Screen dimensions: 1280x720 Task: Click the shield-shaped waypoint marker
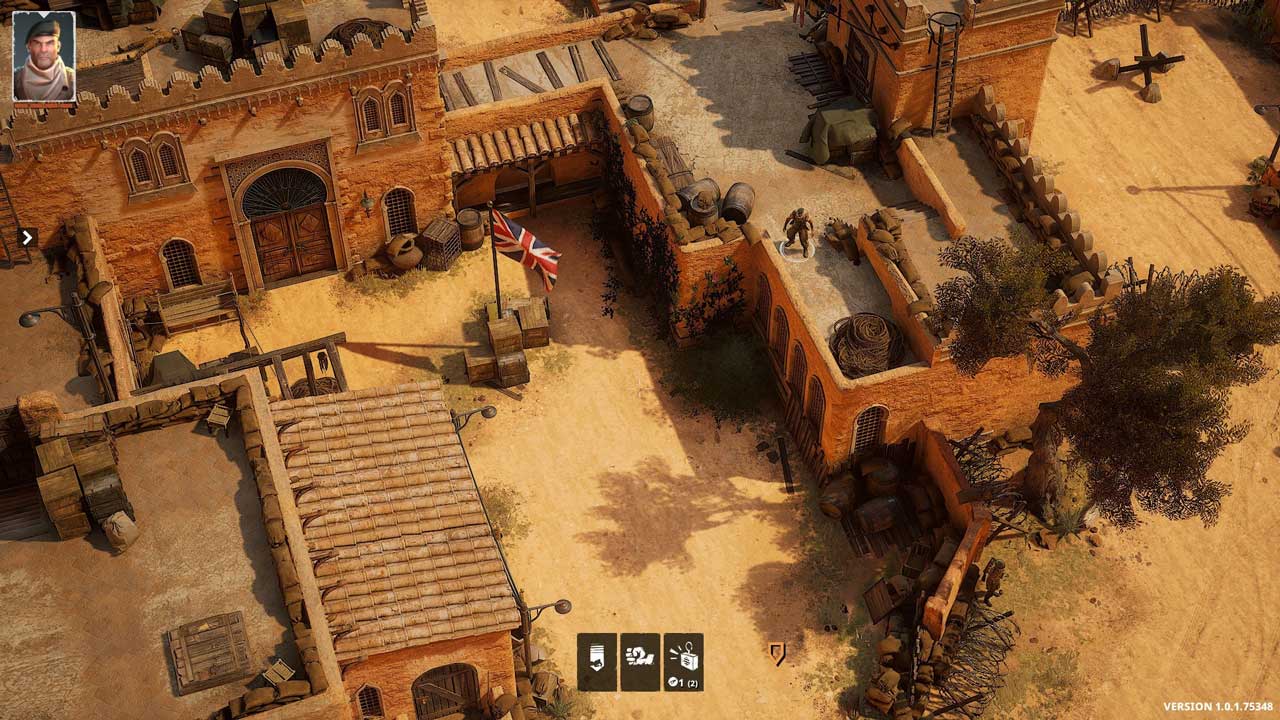tap(777, 653)
